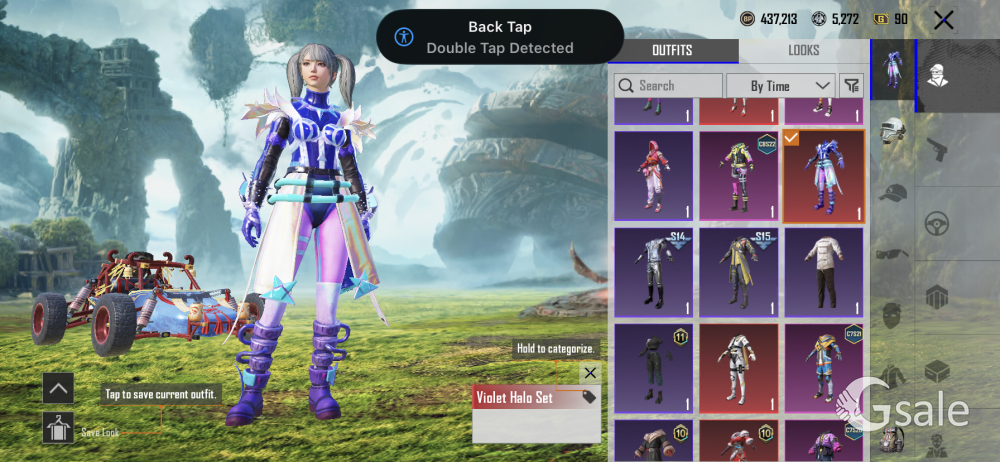Screen dimensions: 1000x462
Task: Tap the Save Look hanger button
Action: point(58,428)
